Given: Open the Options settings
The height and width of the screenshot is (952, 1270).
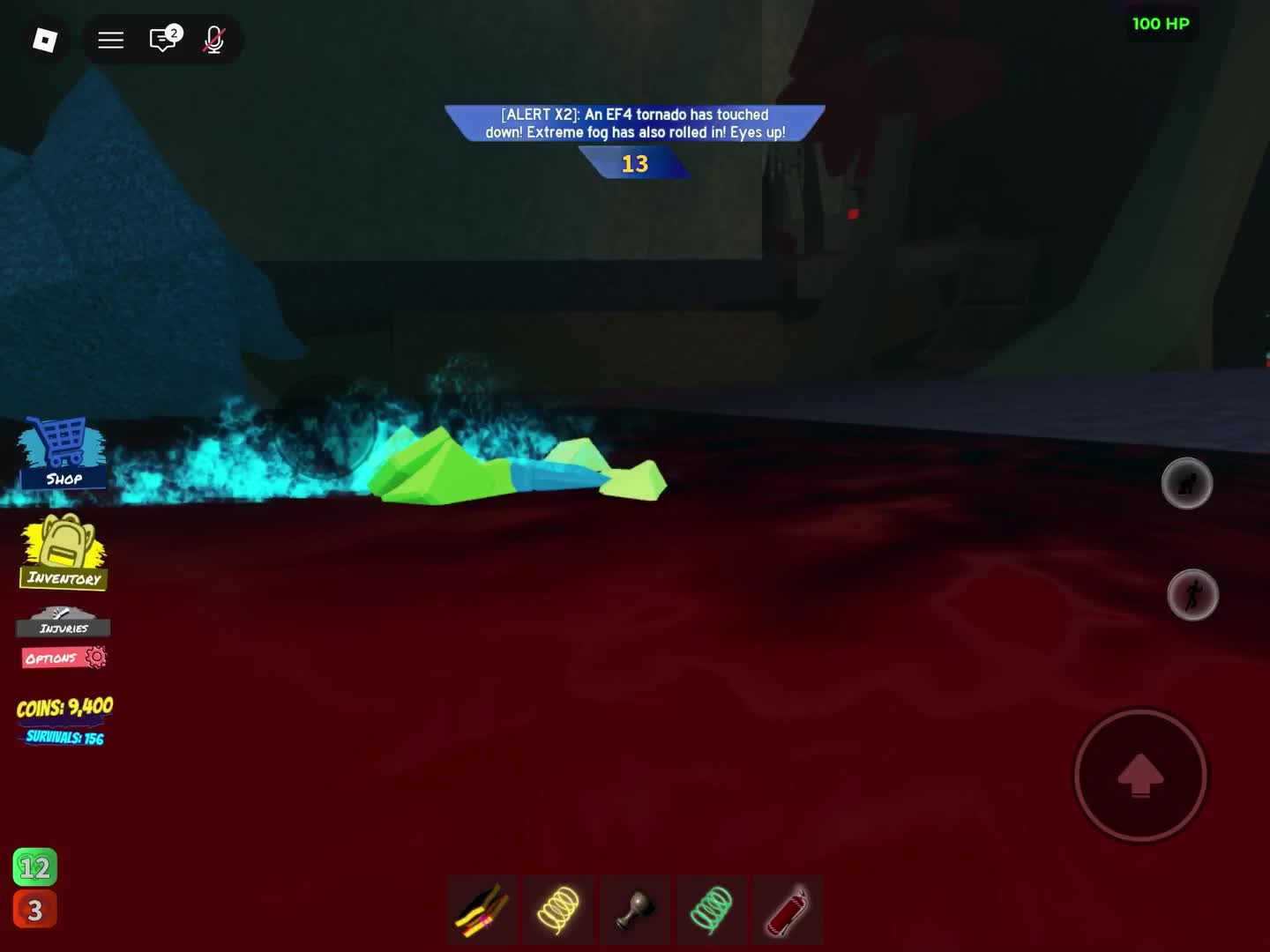Looking at the screenshot, I should (63, 657).
